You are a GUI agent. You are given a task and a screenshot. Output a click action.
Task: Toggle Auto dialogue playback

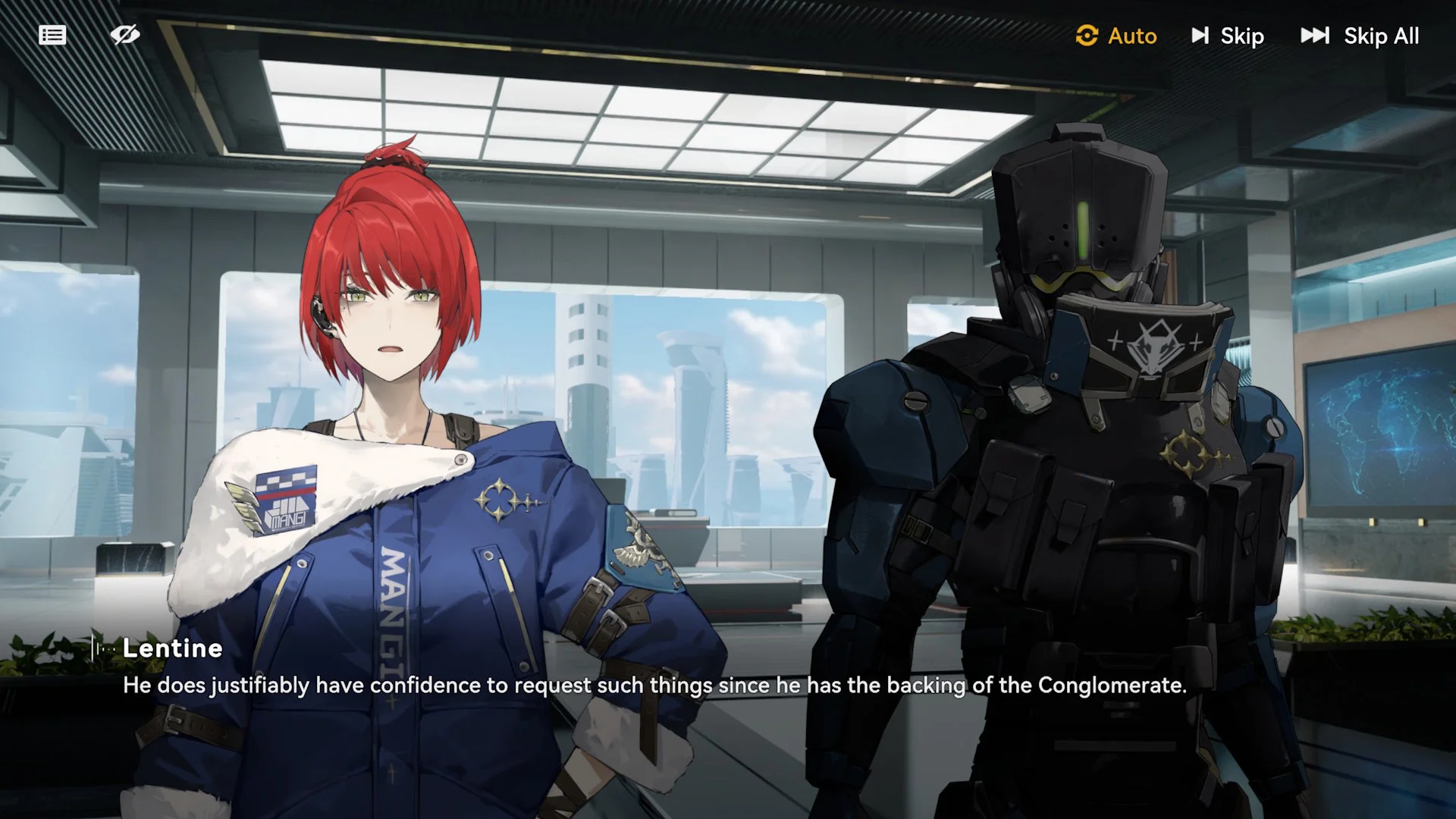coord(1116,36)
